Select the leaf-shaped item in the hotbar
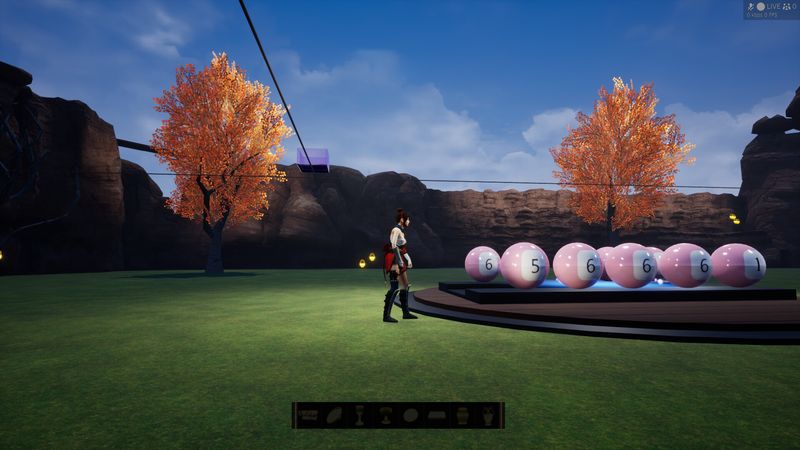800x450 pixels. (x=334, y=415)
